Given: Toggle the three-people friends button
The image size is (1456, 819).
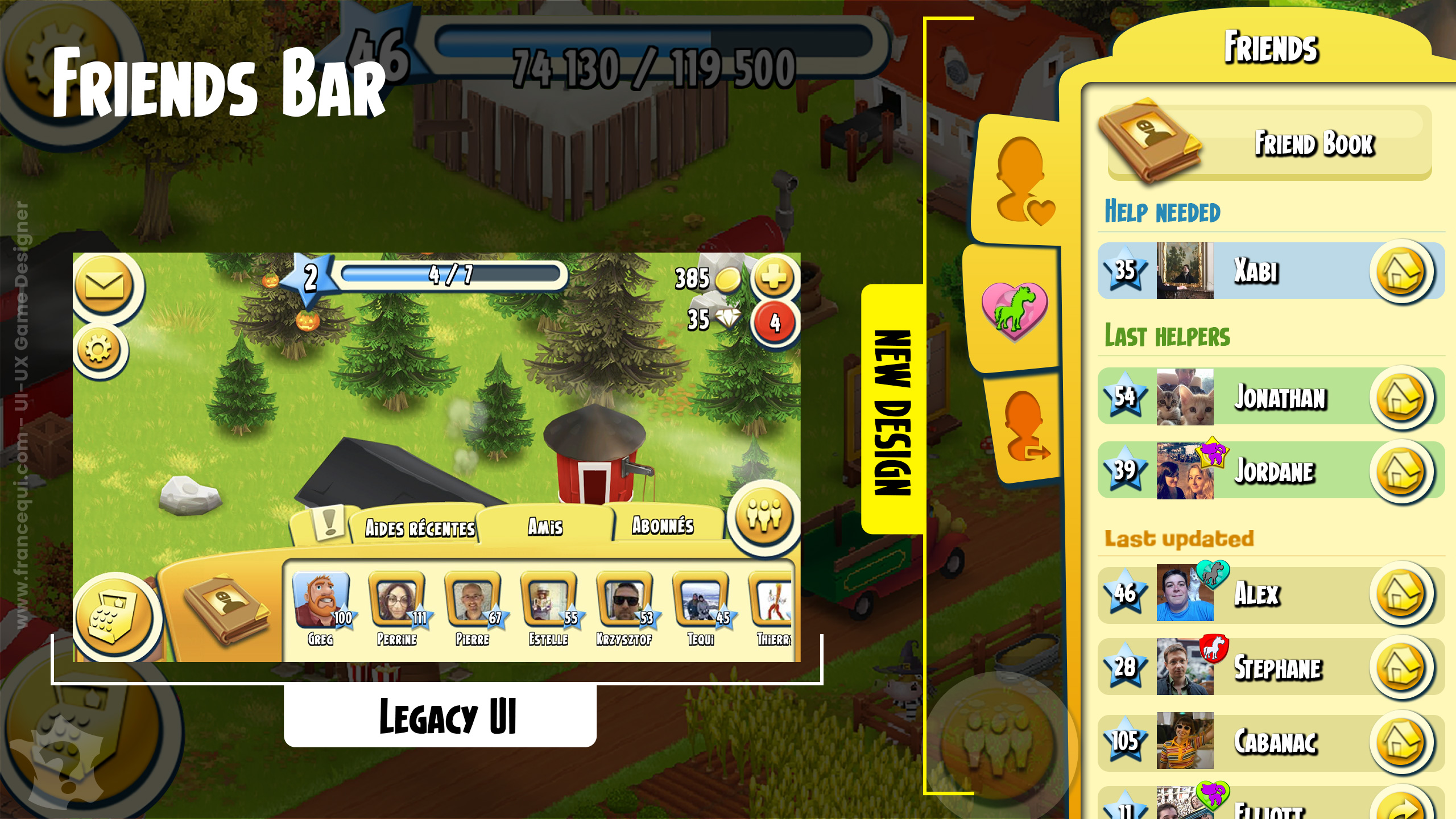Looking at the screenshot, I should (764, 516).
